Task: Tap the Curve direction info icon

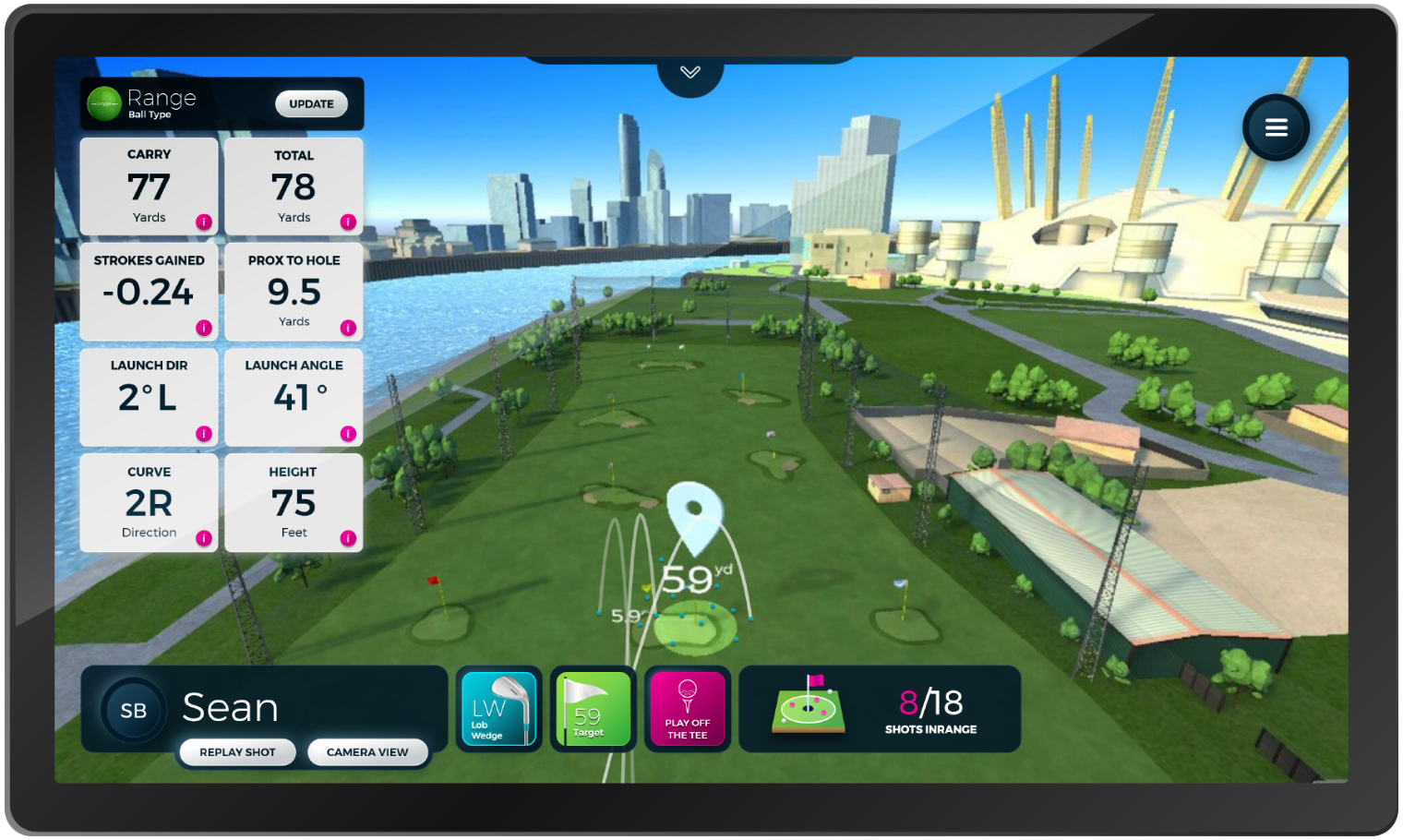Action: click(202, 536)
